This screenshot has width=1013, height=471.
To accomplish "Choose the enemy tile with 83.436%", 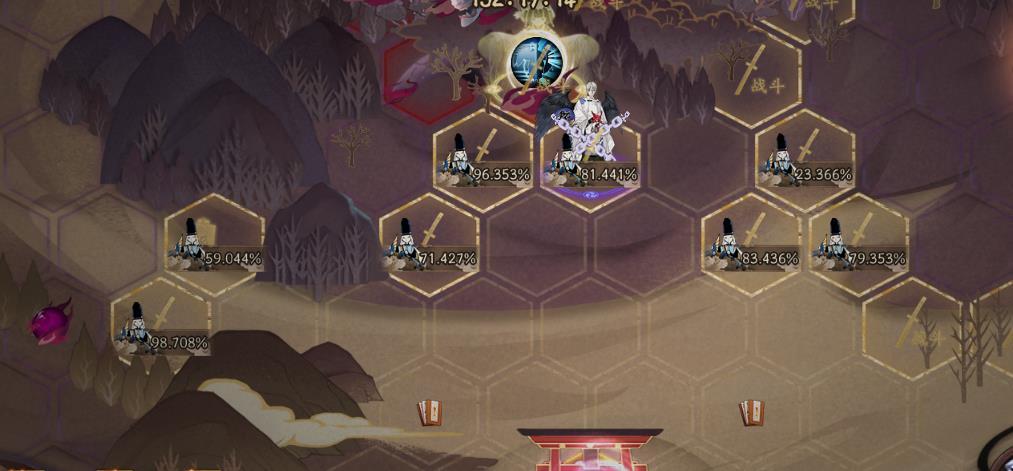I will [x=751, y=245].
